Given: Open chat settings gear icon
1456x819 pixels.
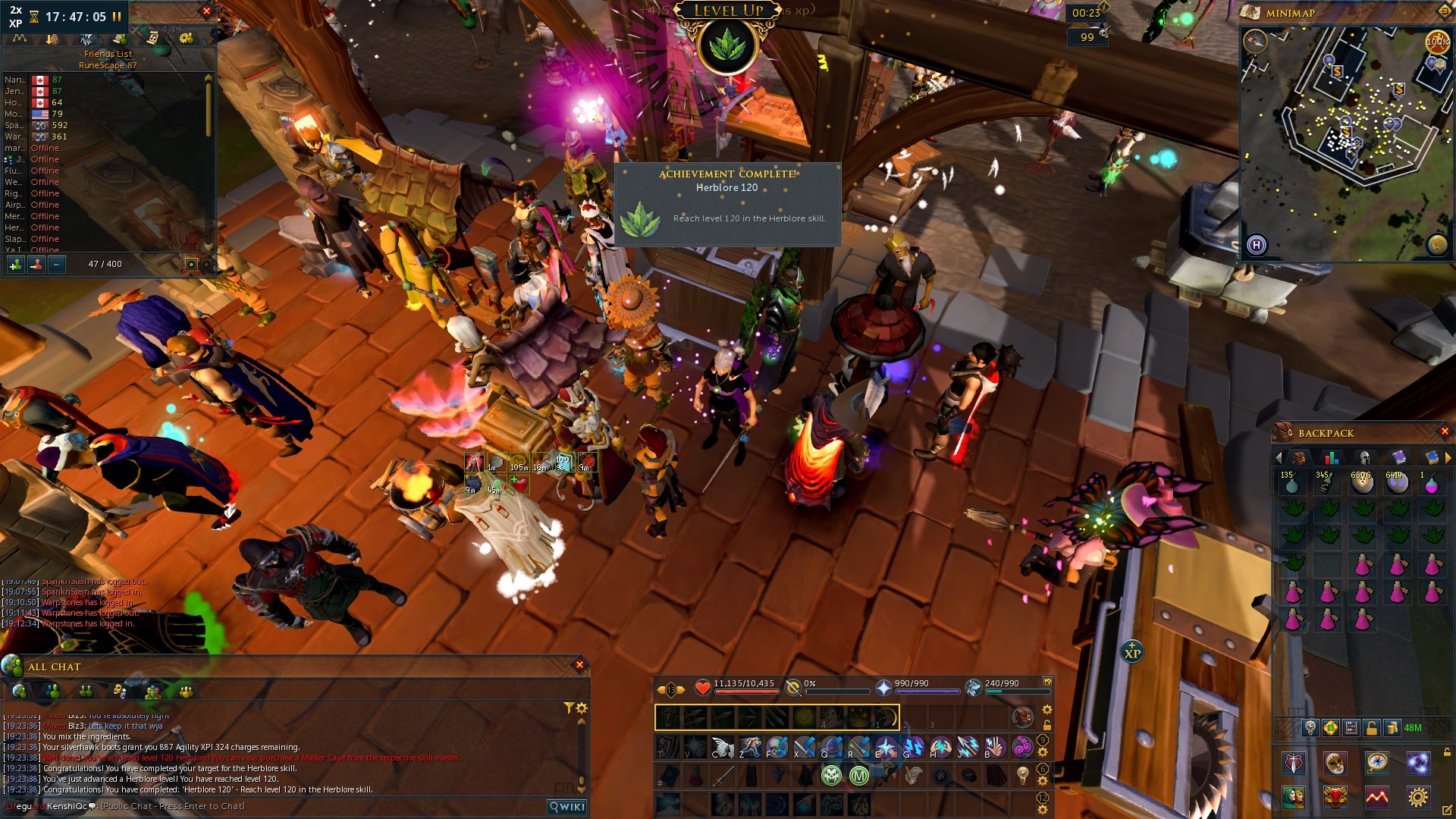Looking at the screenshot, I should [x=582, y=708].
